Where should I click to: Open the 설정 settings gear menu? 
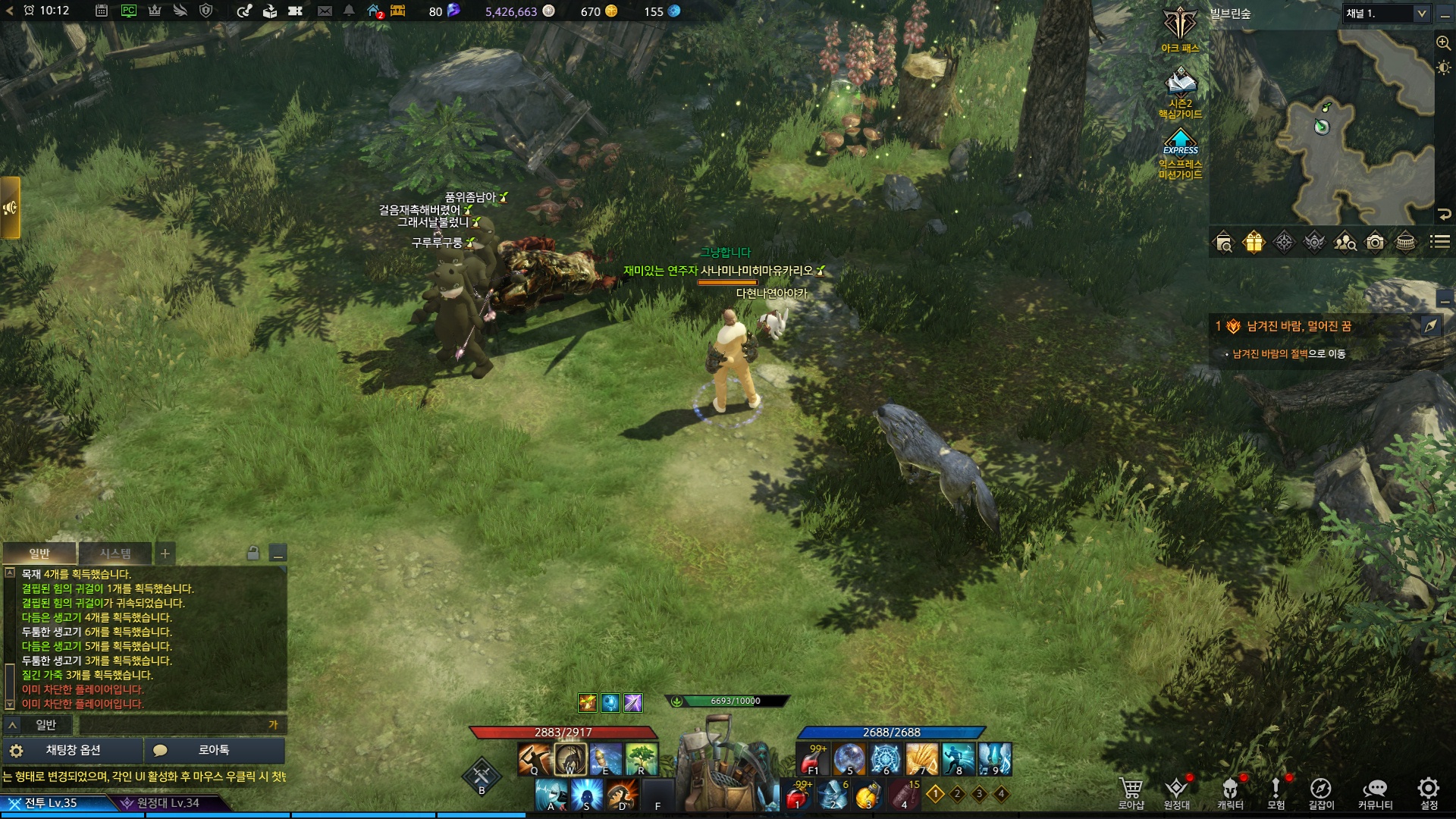(x=1428, y=792)
